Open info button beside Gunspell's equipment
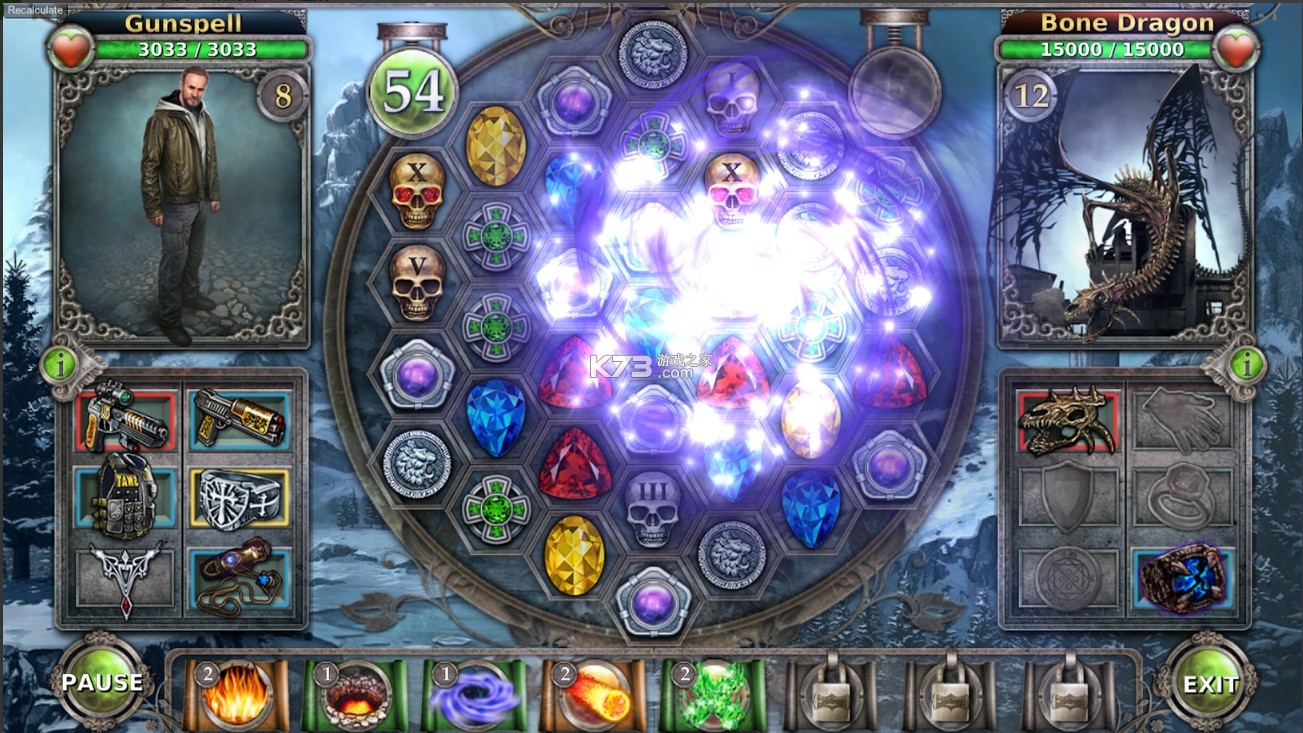1303x733 pixels. 61,365
